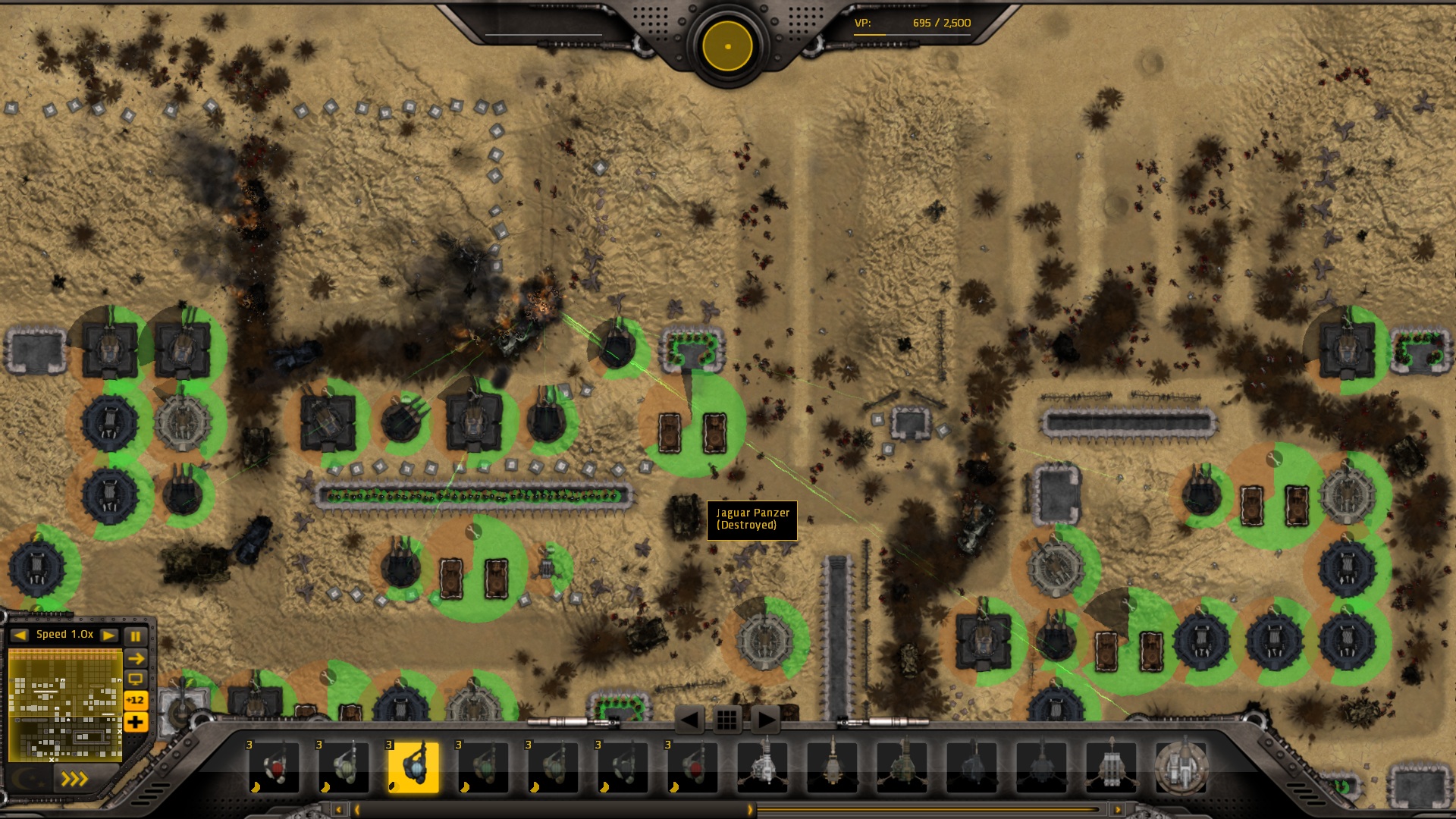Select the triple-barrel rocket tower slot
This screenshot has height=819, width=1456.
point(1111,767)
